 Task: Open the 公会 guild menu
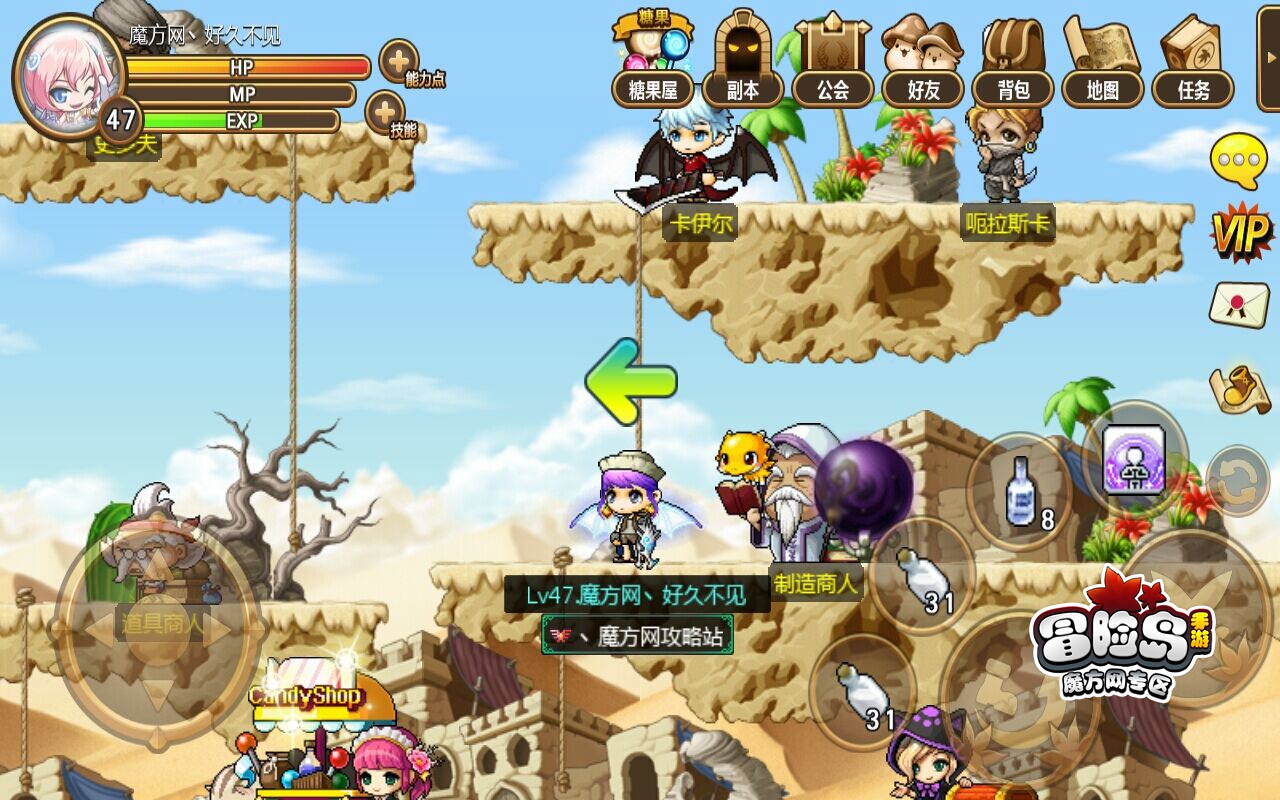832,60
